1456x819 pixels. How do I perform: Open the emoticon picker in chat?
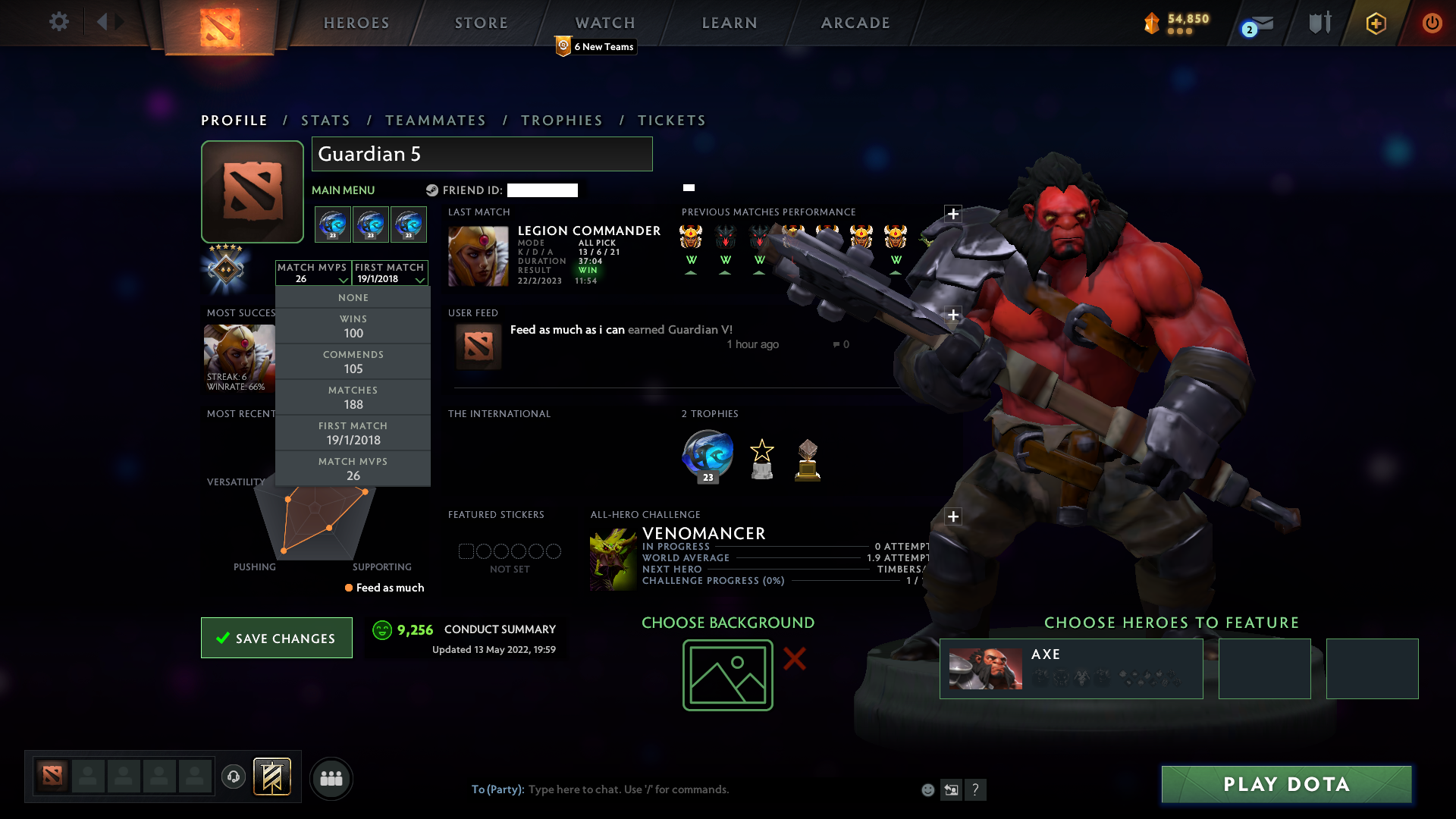[928, 789]
